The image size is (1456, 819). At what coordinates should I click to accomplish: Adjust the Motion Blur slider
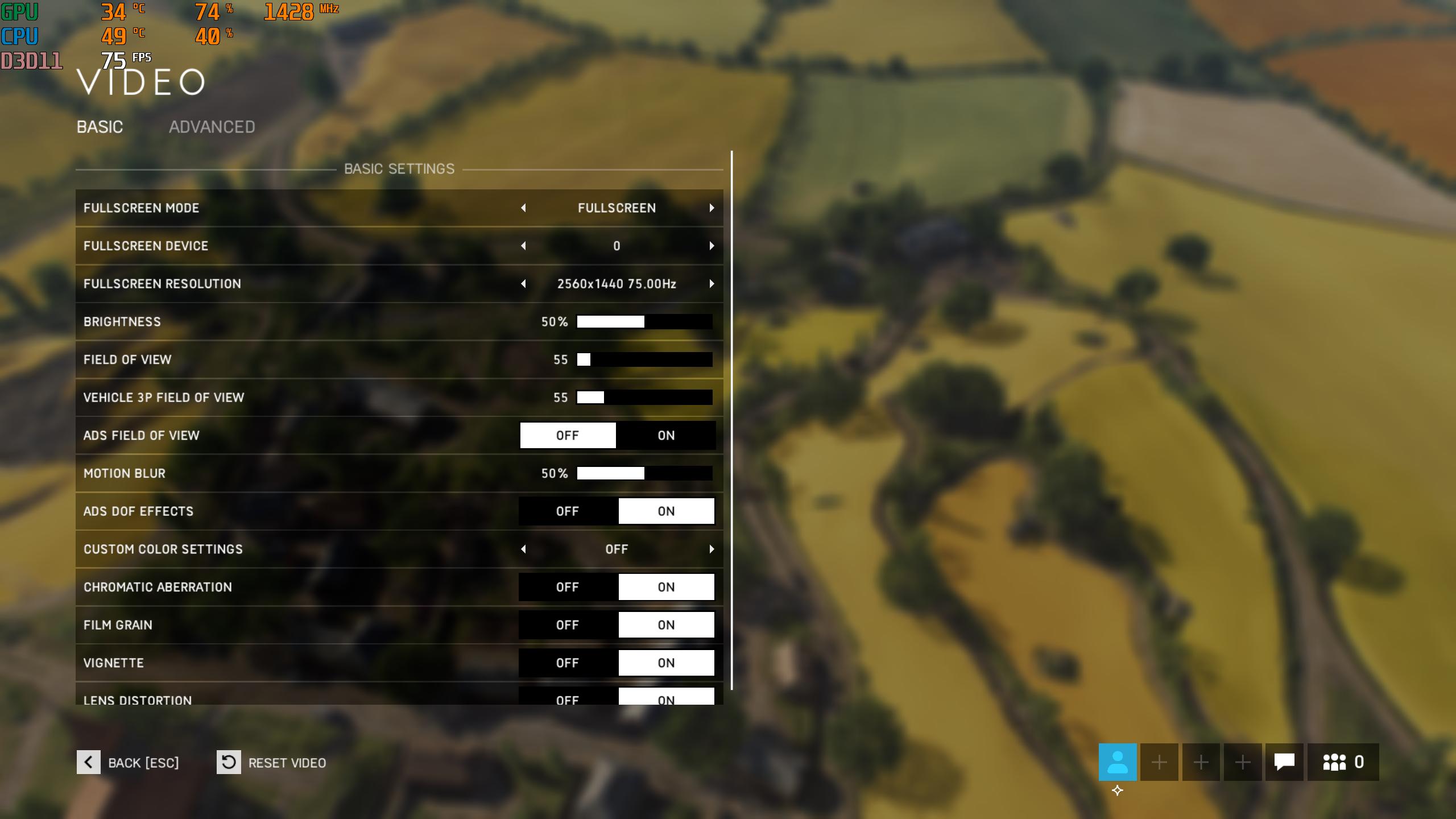coord(644,474)
